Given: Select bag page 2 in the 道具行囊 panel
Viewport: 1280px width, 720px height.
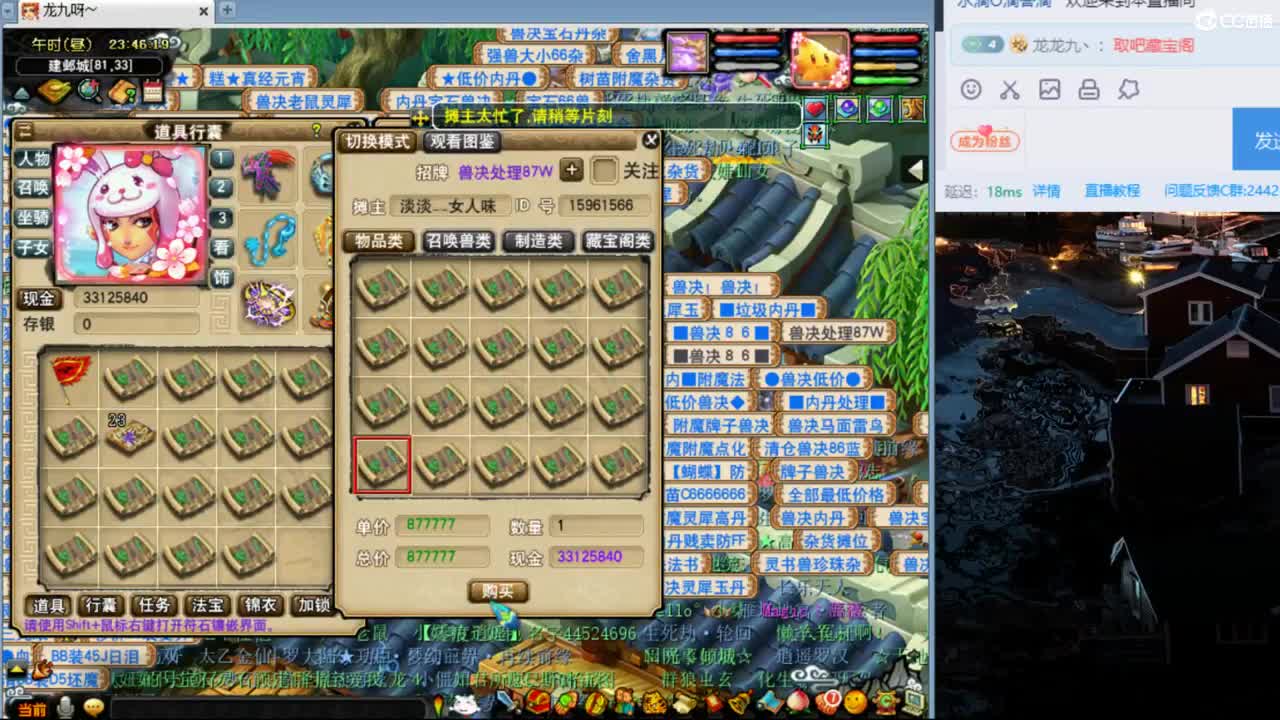Looking at the screenshot, I should pyautogui.click(x=221, y=185).
